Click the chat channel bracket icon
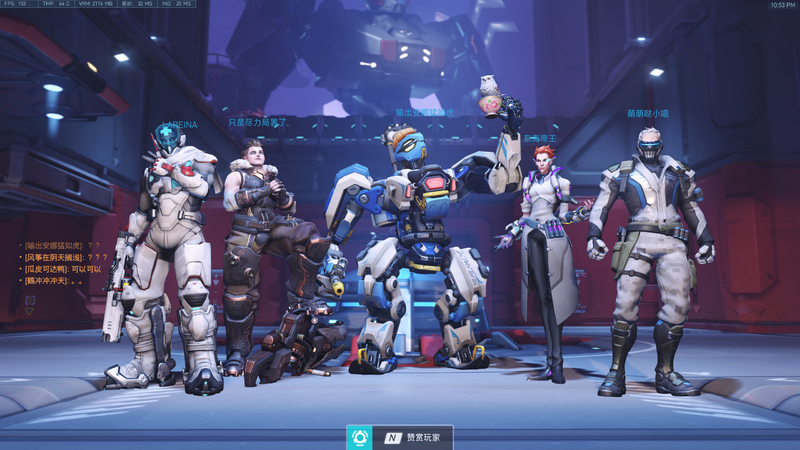Image resolution: width=800 pixels, height=450 pixels. click(30, 299)
